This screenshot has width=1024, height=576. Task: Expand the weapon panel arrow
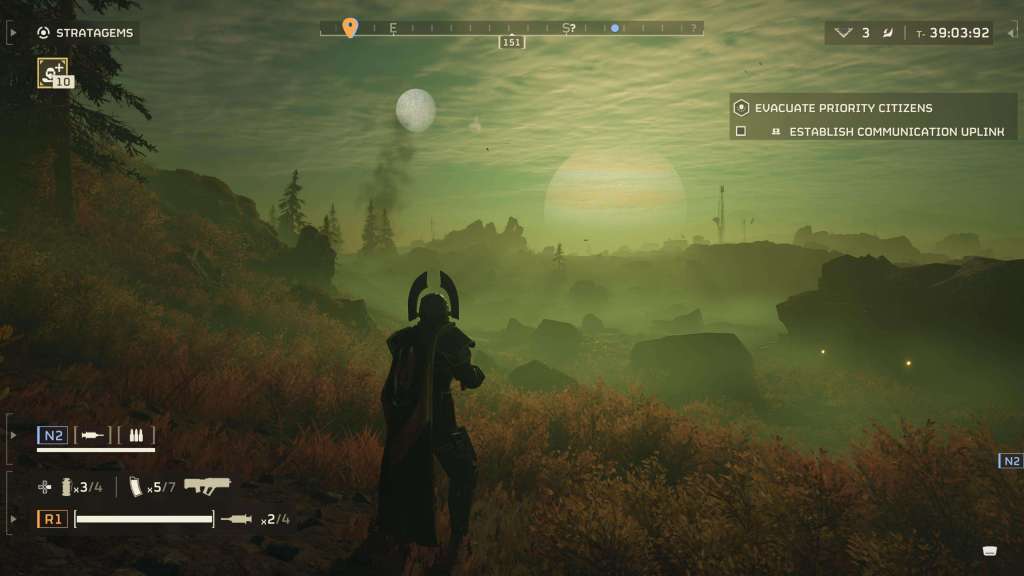point(13,519)
